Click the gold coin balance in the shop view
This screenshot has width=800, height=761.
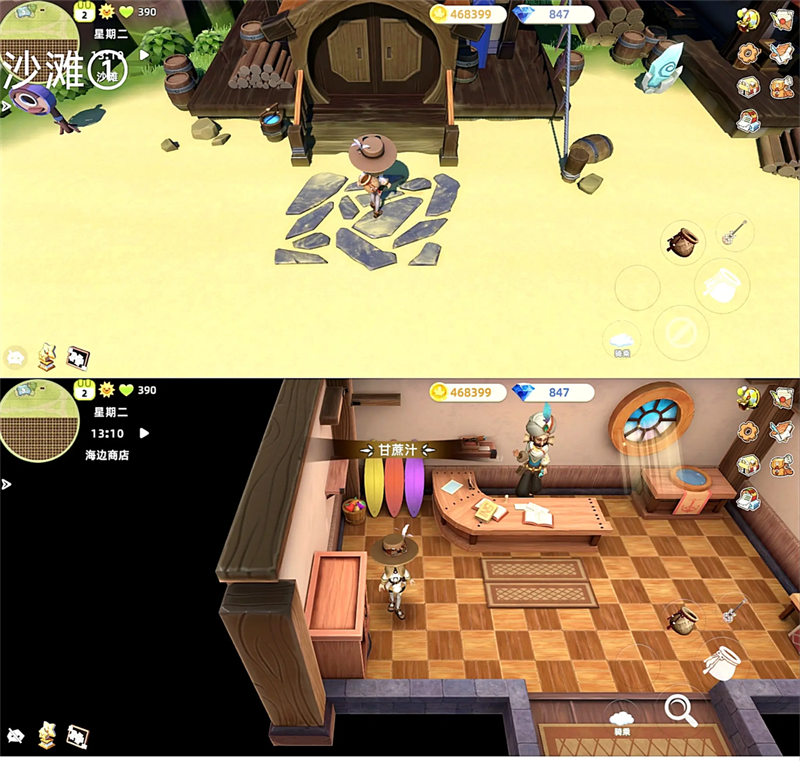pyautogui.click(x=464, y=393)
